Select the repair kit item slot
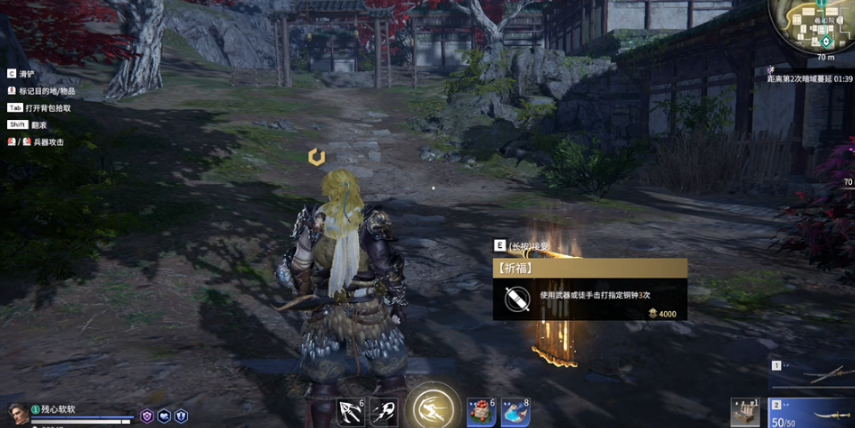The height and width of the screenshot is (428, 855). pos(746,411)
